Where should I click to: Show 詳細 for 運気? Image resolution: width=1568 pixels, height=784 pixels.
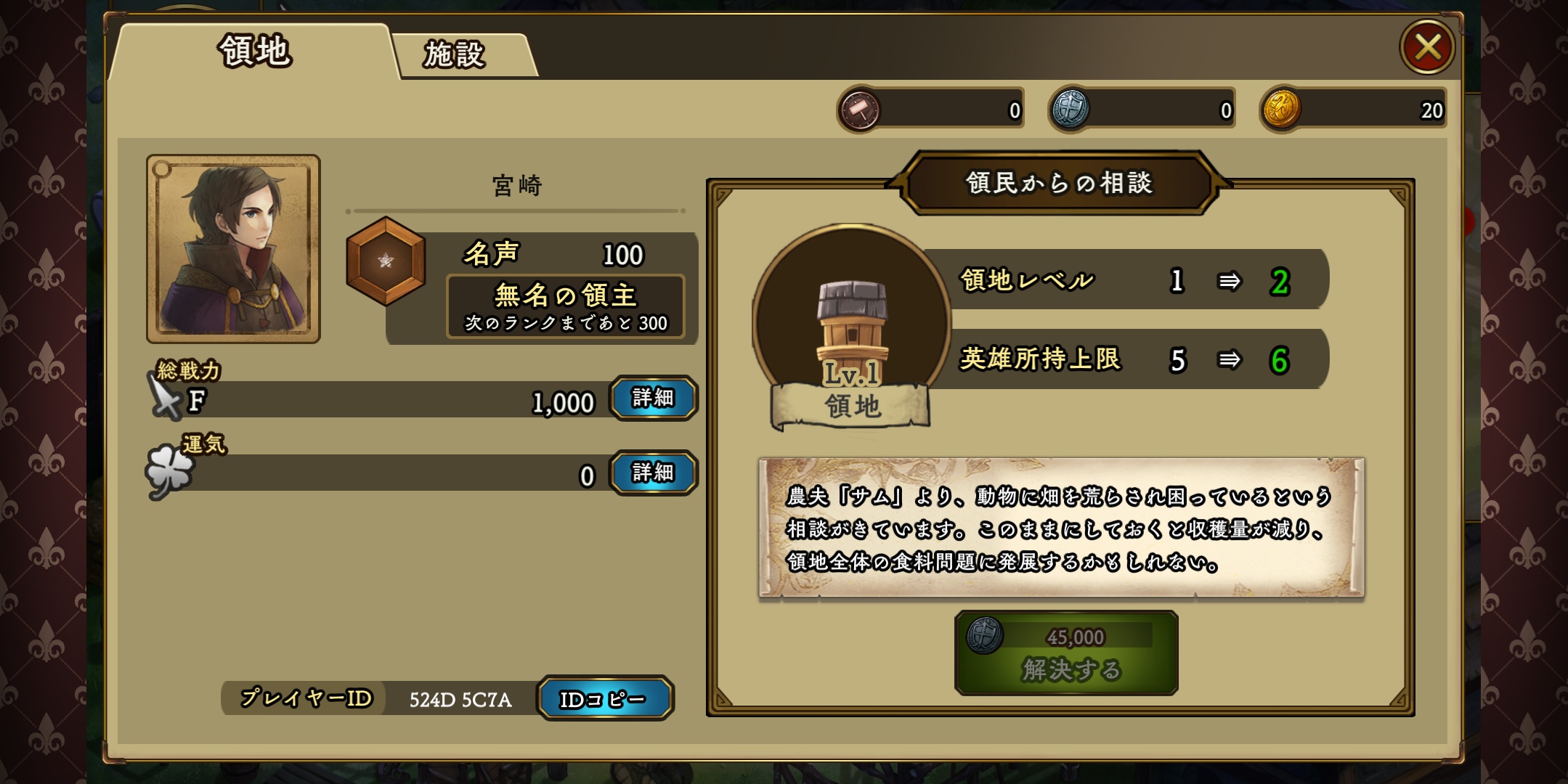pos(653,473)
